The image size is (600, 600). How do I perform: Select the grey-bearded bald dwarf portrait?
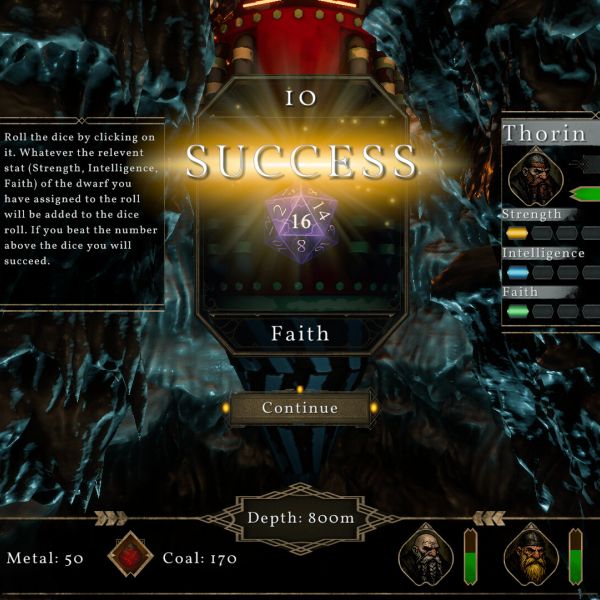pyautogui.click(x=427, y=556)
